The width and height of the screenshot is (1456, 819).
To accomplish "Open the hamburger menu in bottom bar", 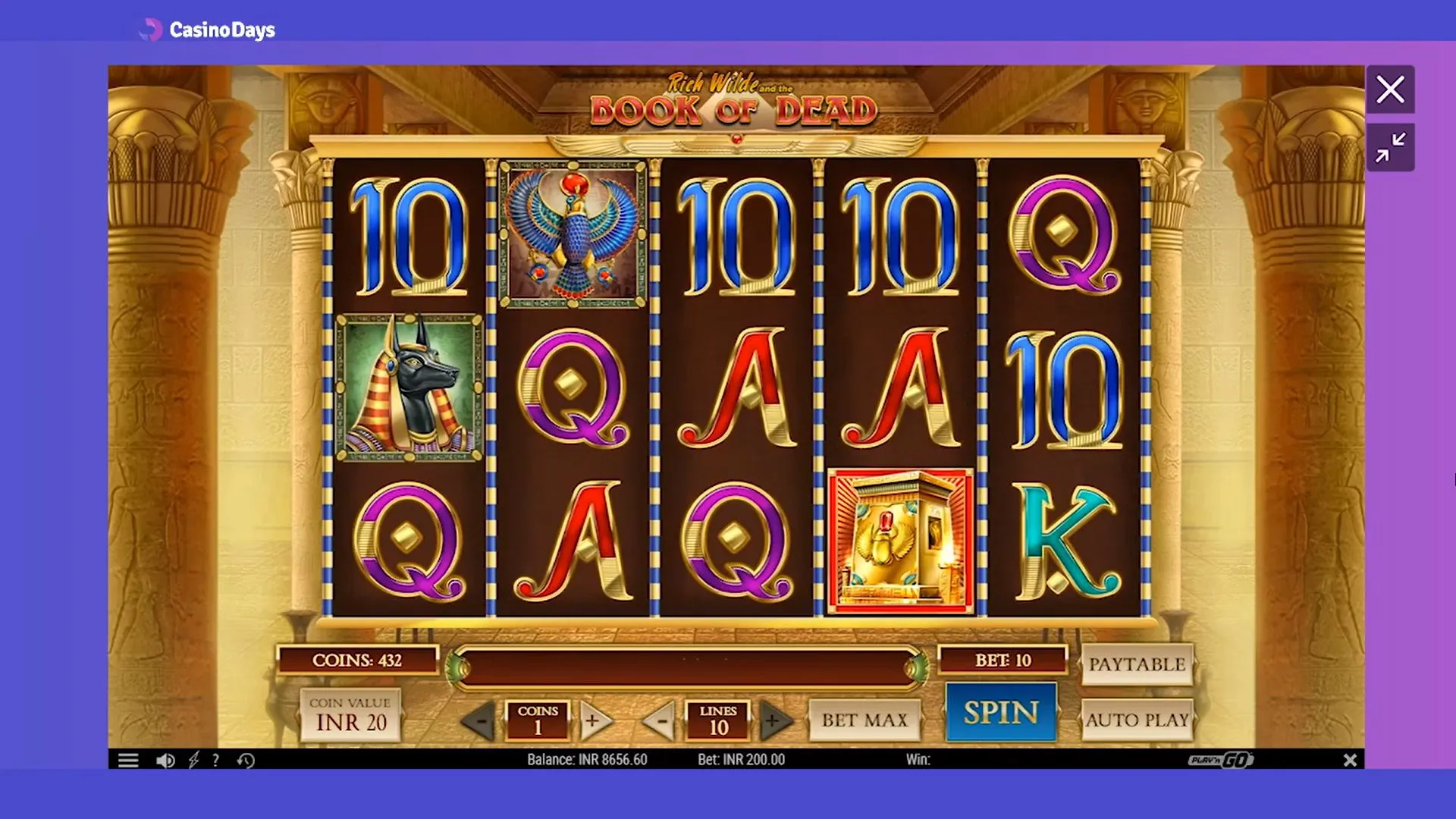I will tap(129, 759).
